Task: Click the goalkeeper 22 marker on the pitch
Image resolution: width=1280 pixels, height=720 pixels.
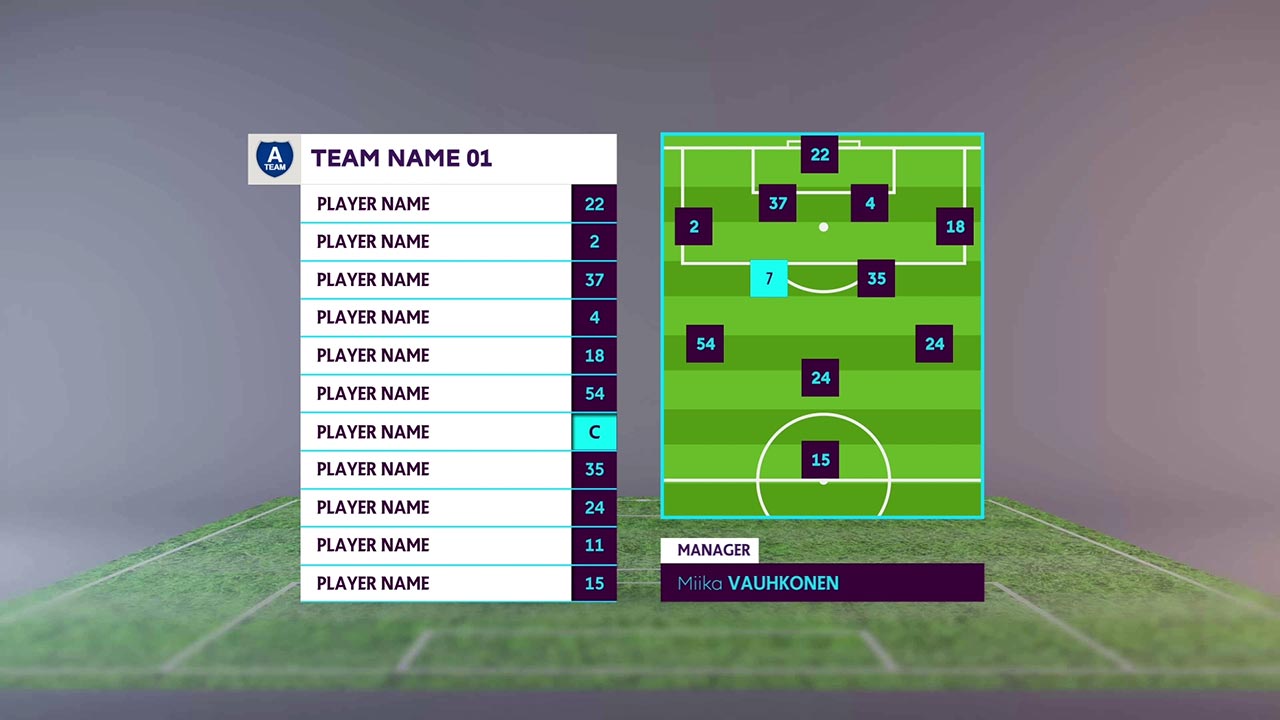Action: pyautogui.click(x=820, y=155)
